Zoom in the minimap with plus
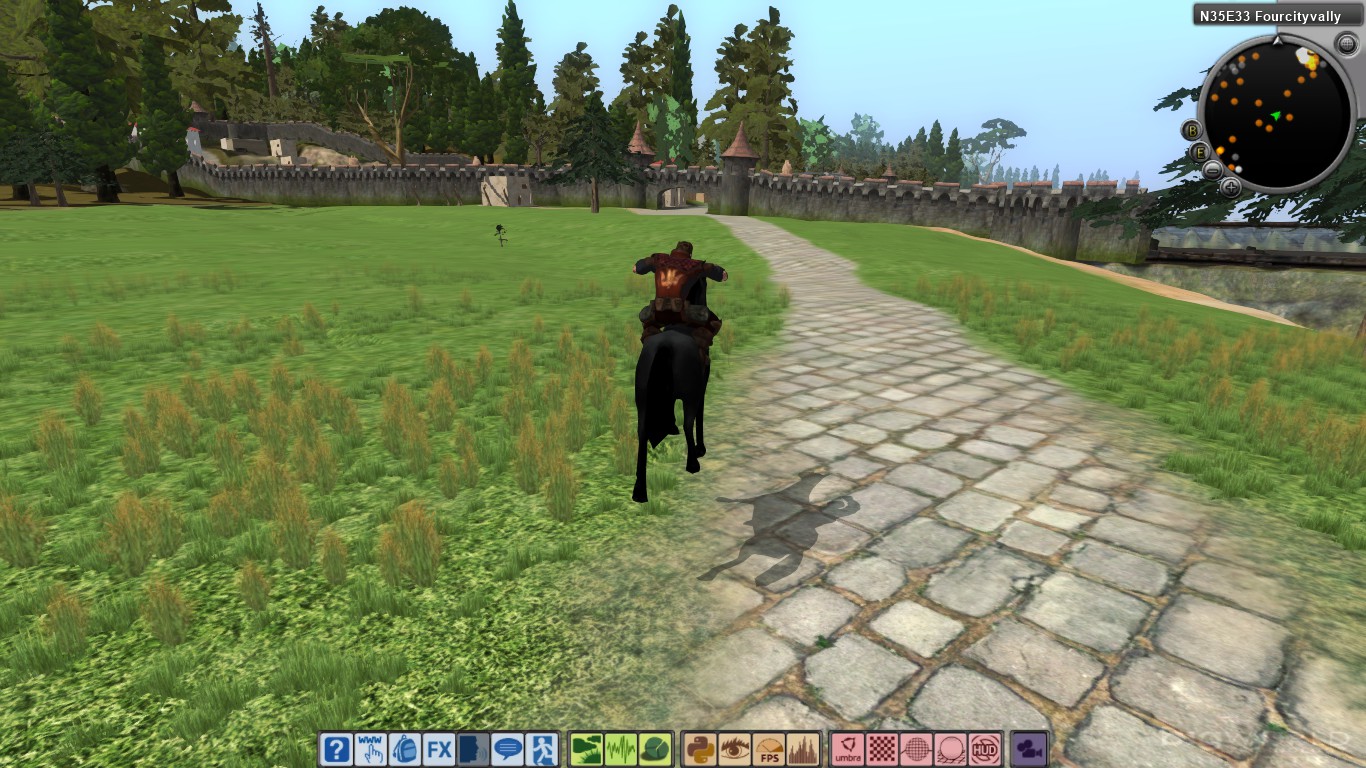The height and width of the screenshot is (768, 1366). [x=1231, y=186]
